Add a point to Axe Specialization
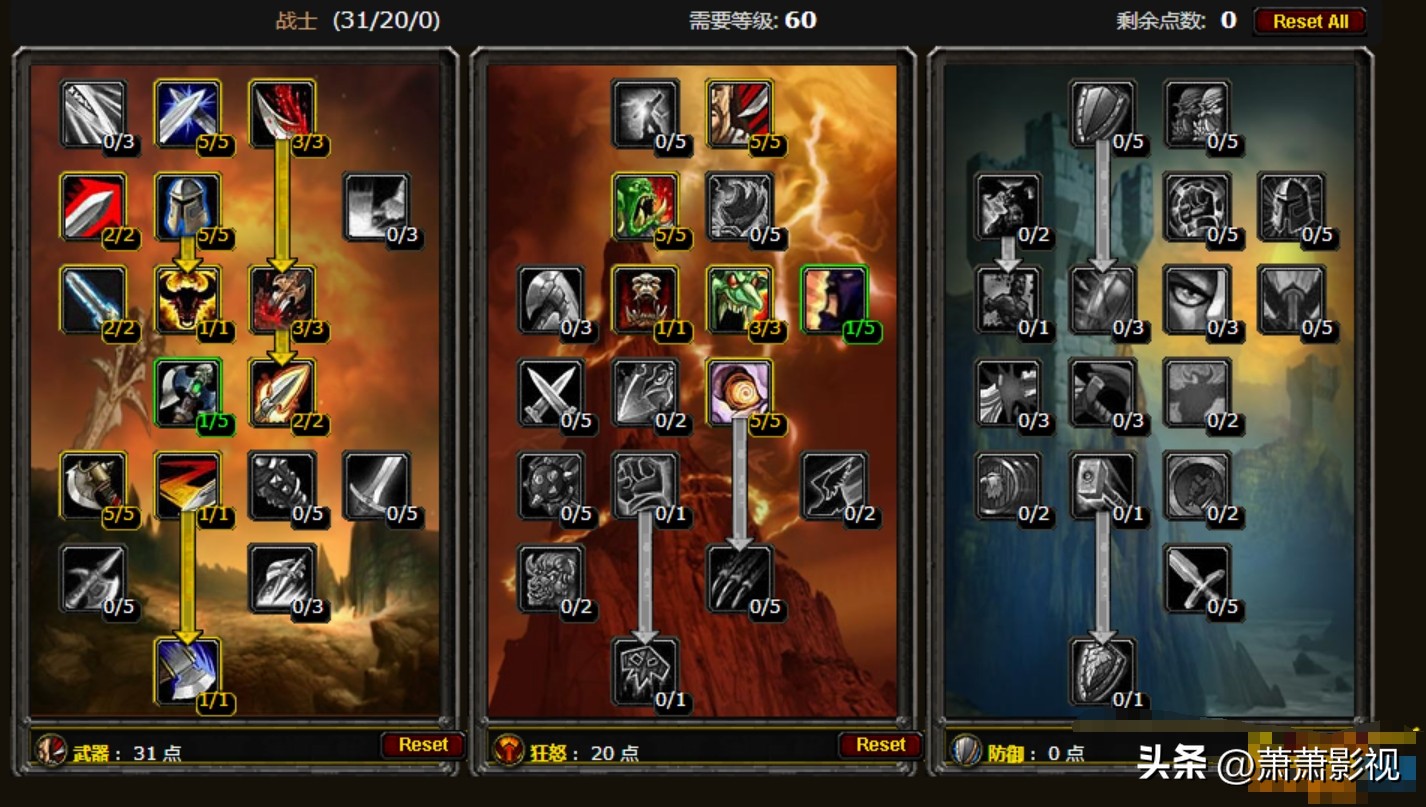Screen dimensions: 1426x807 [x=93, y=485]
